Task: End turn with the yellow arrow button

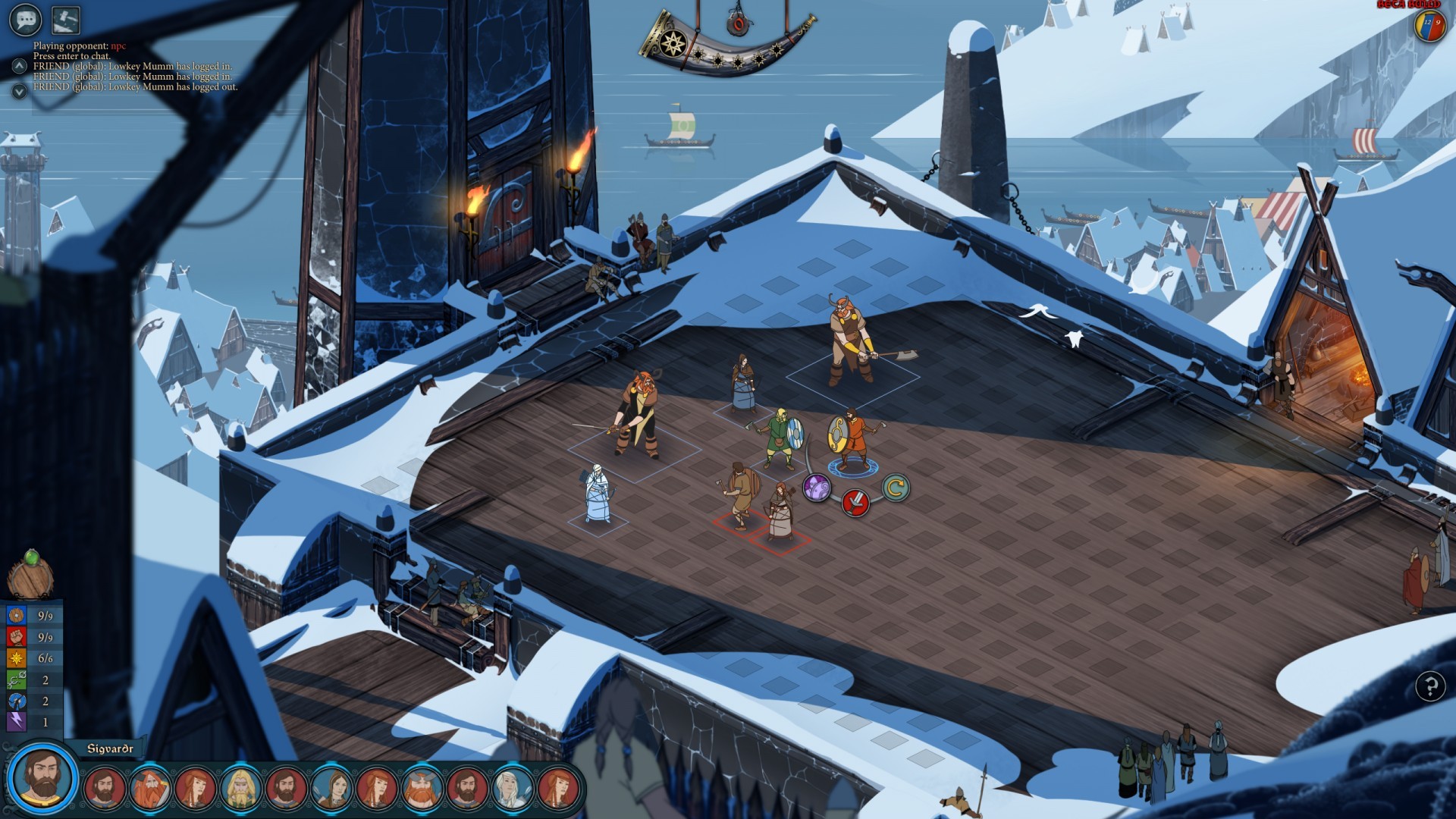Action: coord(895,488)
